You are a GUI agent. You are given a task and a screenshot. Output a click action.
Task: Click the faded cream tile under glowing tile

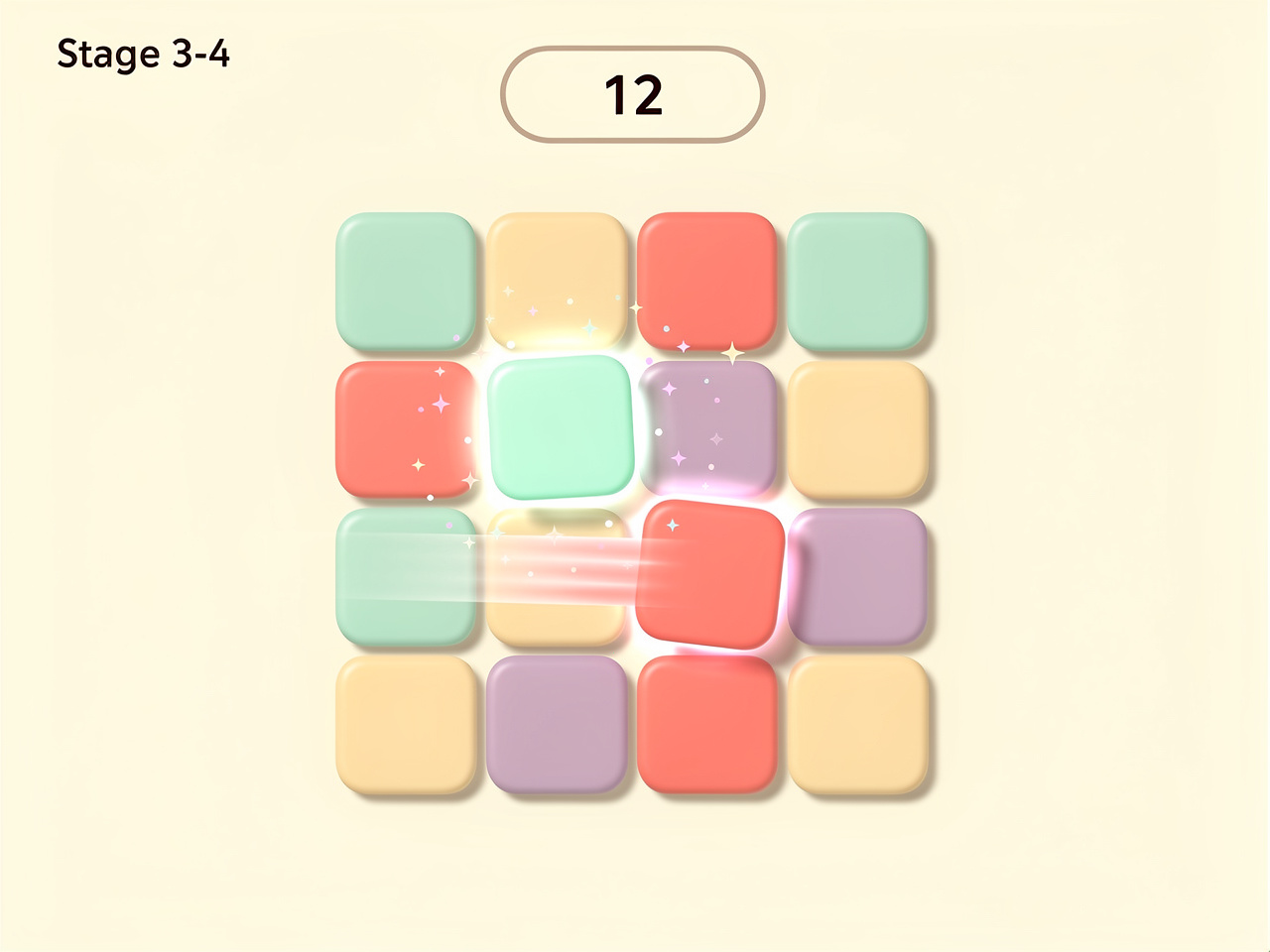tap(558, 577)
